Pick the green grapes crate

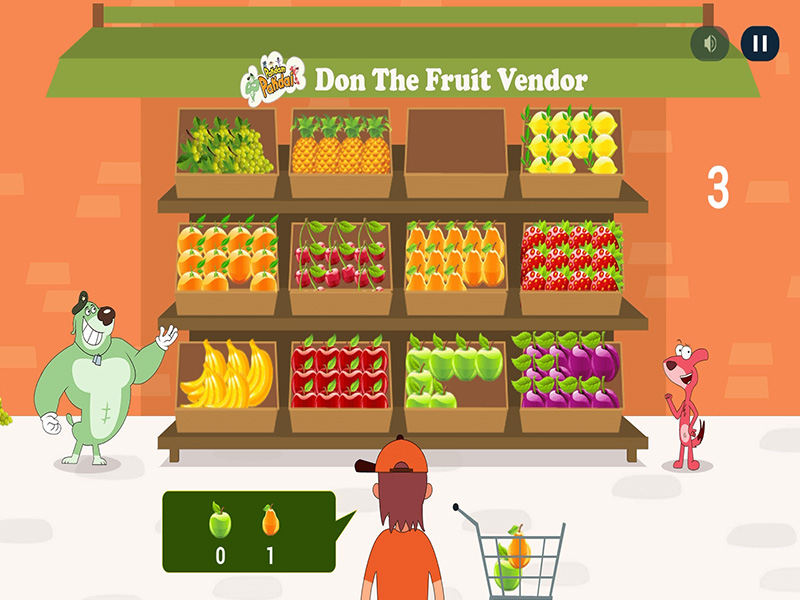[x=227, y=152]
